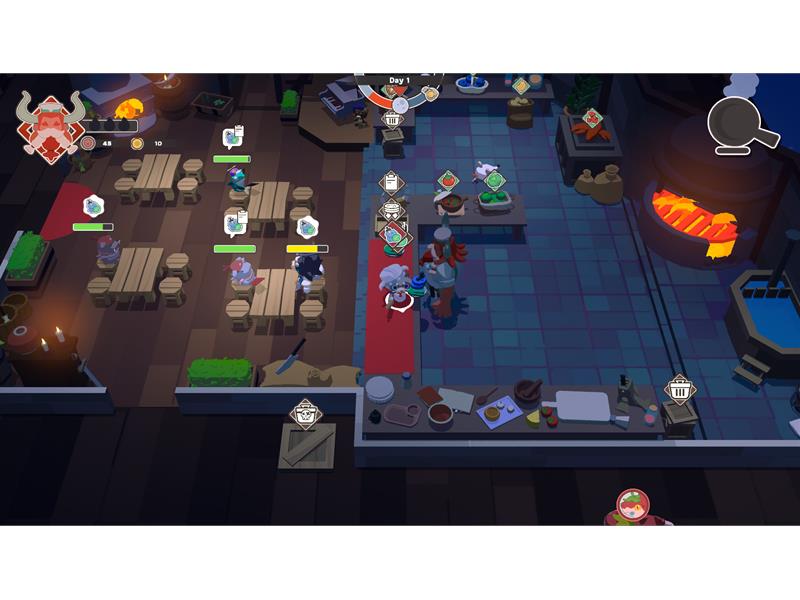800x600 pixels.
Task: Click the viking chef portrait
Action: [49, 125]
